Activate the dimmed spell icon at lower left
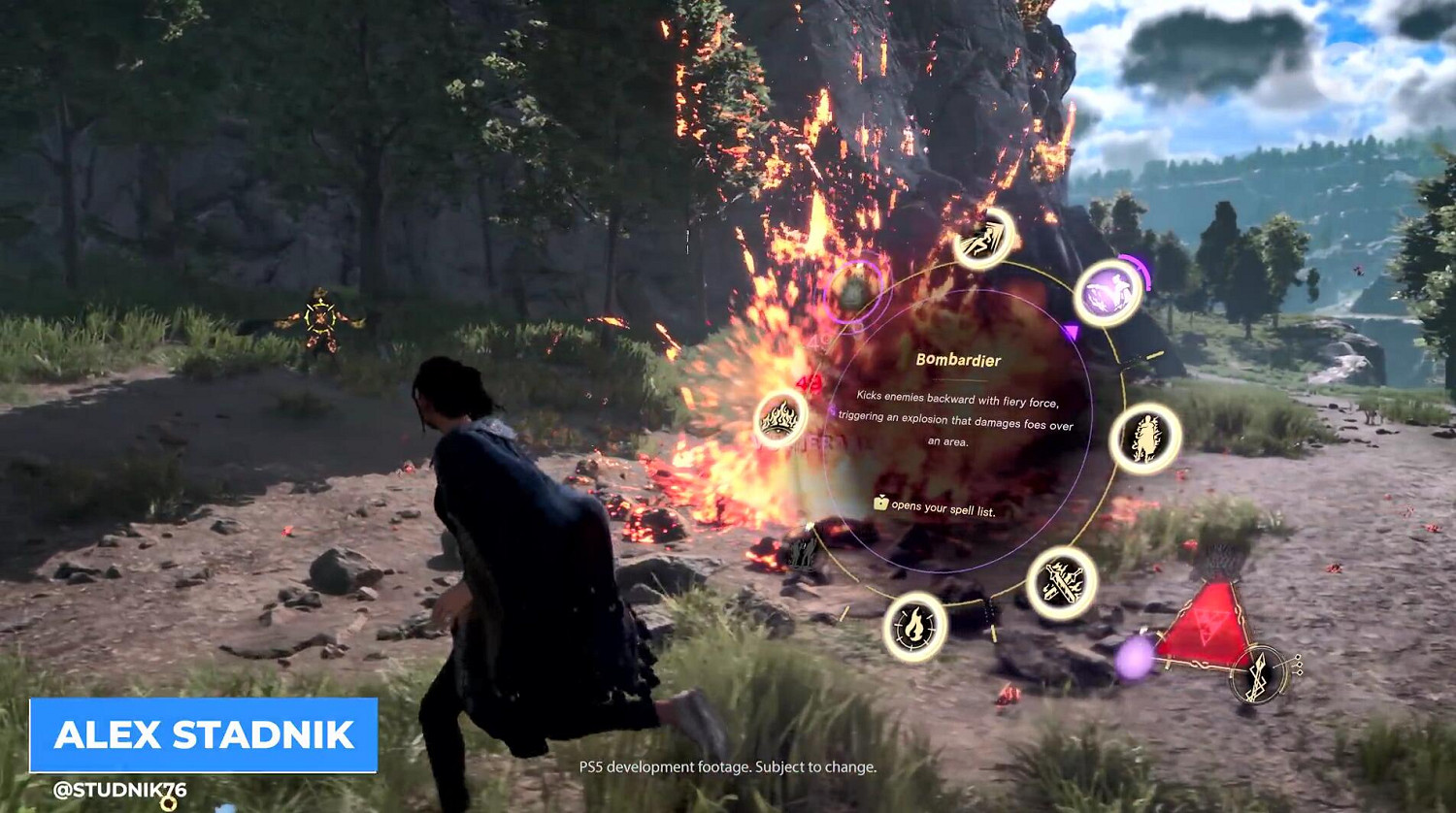The width and height of the screenshot is (1456, 813). click(802, 550)
